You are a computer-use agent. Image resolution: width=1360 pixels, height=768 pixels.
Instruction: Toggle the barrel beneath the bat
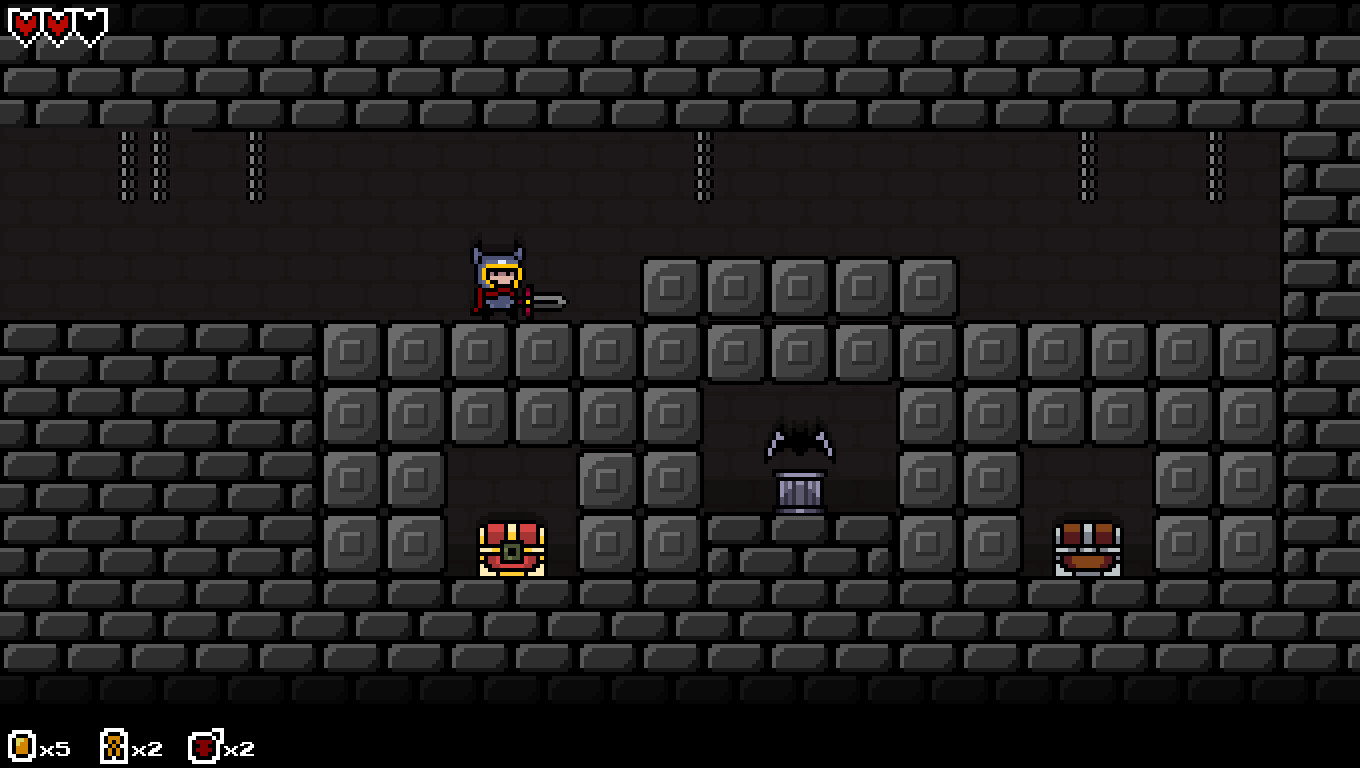click(x=798, y=492)
